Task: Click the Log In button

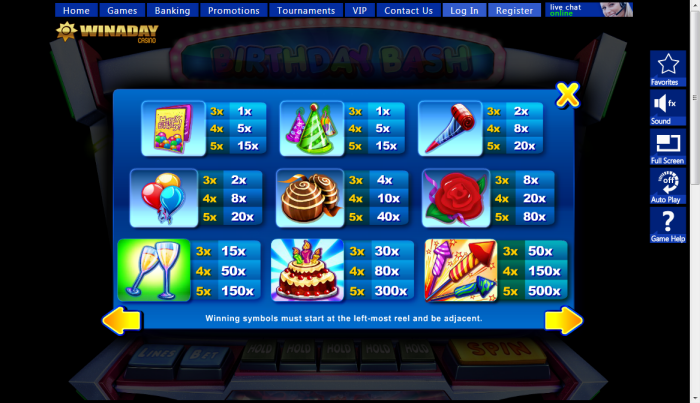Action: click(x=464, y=11)
